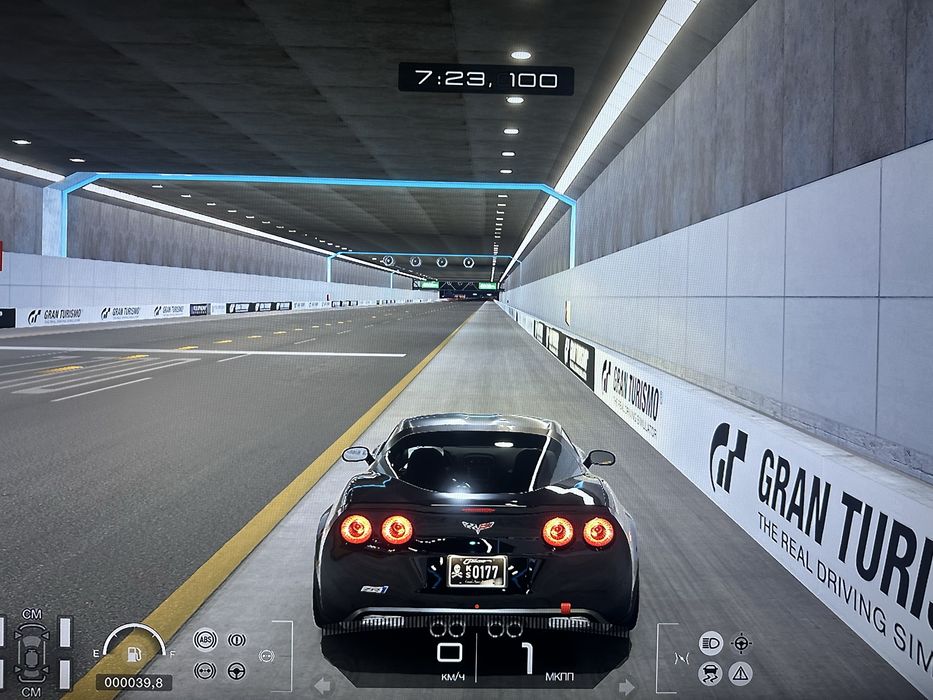Select the steering wheel assist icon
This screenshot has height=700, width=933.
[237, 671]
